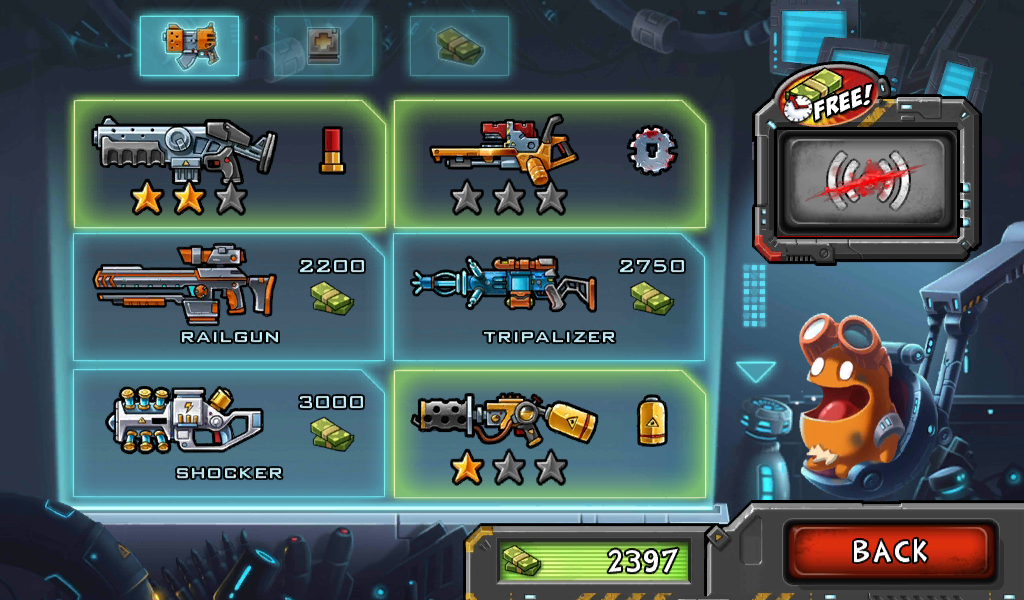This screenshot has height=600, width=1024.
Task: Buy the Railgun for 2200
Action: 229,297
